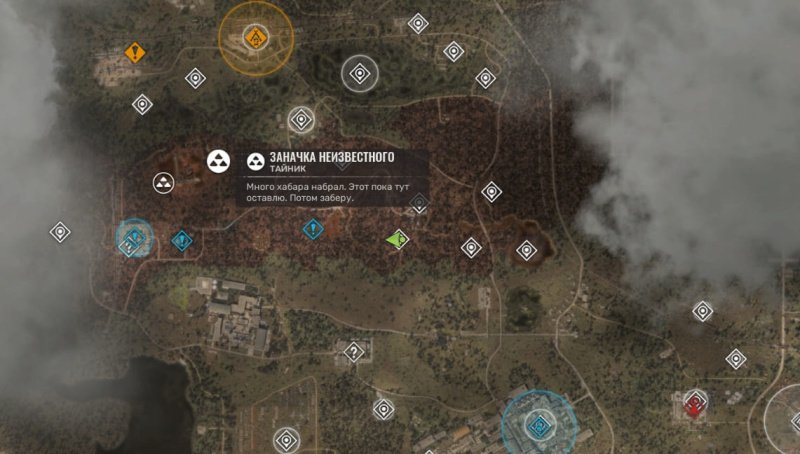Click the white question mark marker

[x=352, y=351]
